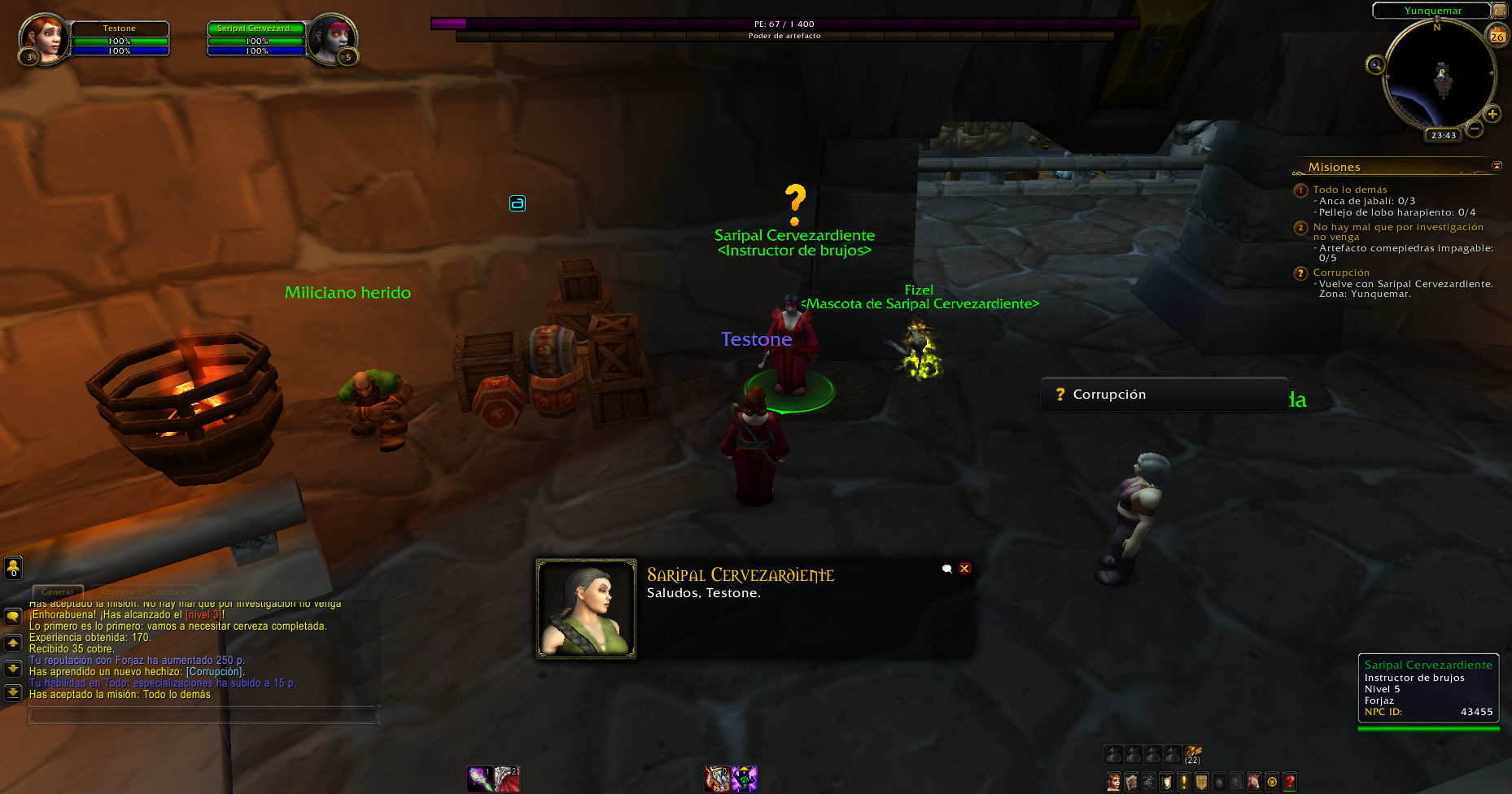Click the chat message input box
1512x794 pixels.
pyautogui.click(x=203, y=715)
